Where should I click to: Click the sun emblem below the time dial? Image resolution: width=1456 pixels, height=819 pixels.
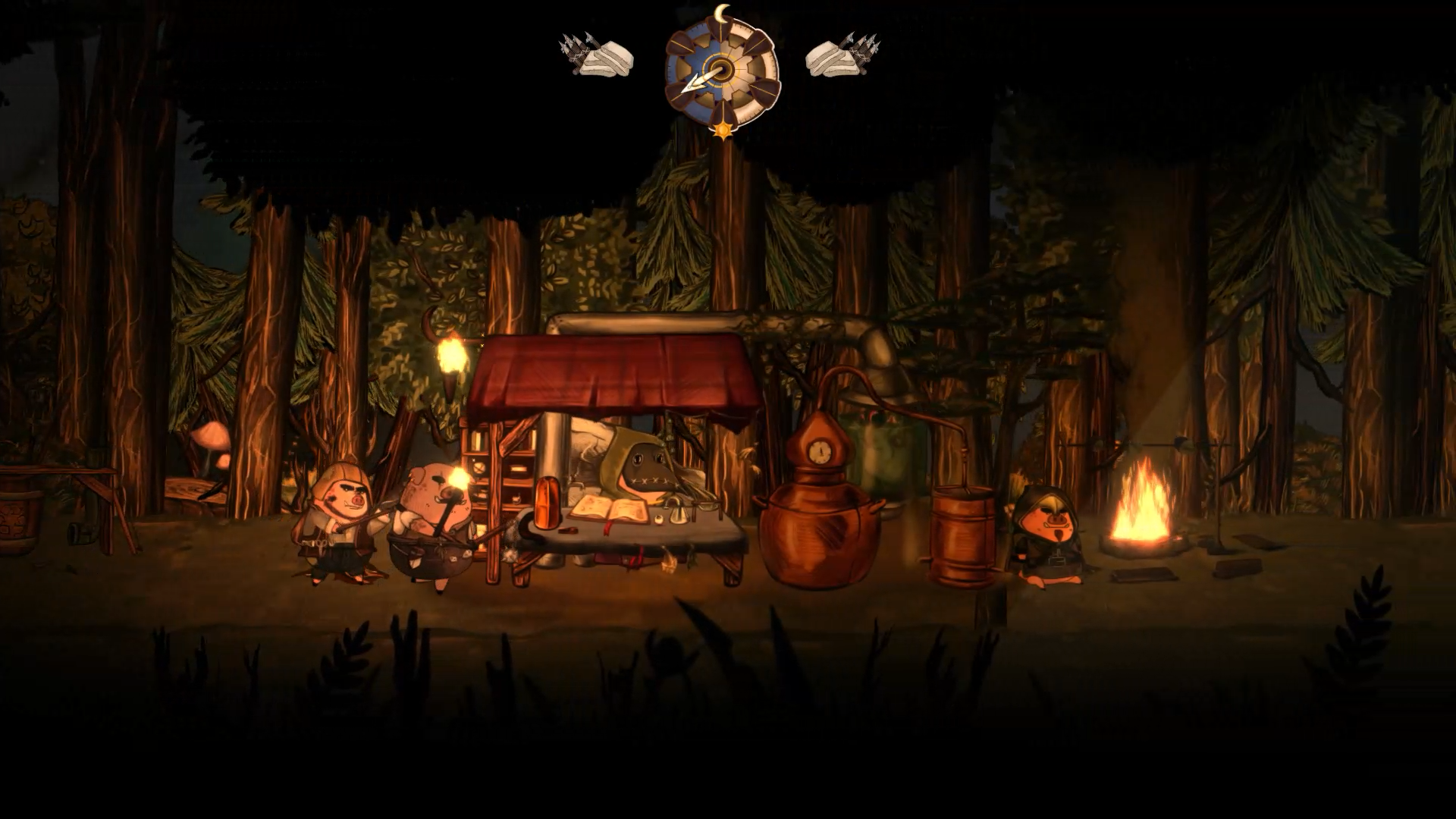click(722, 130)
